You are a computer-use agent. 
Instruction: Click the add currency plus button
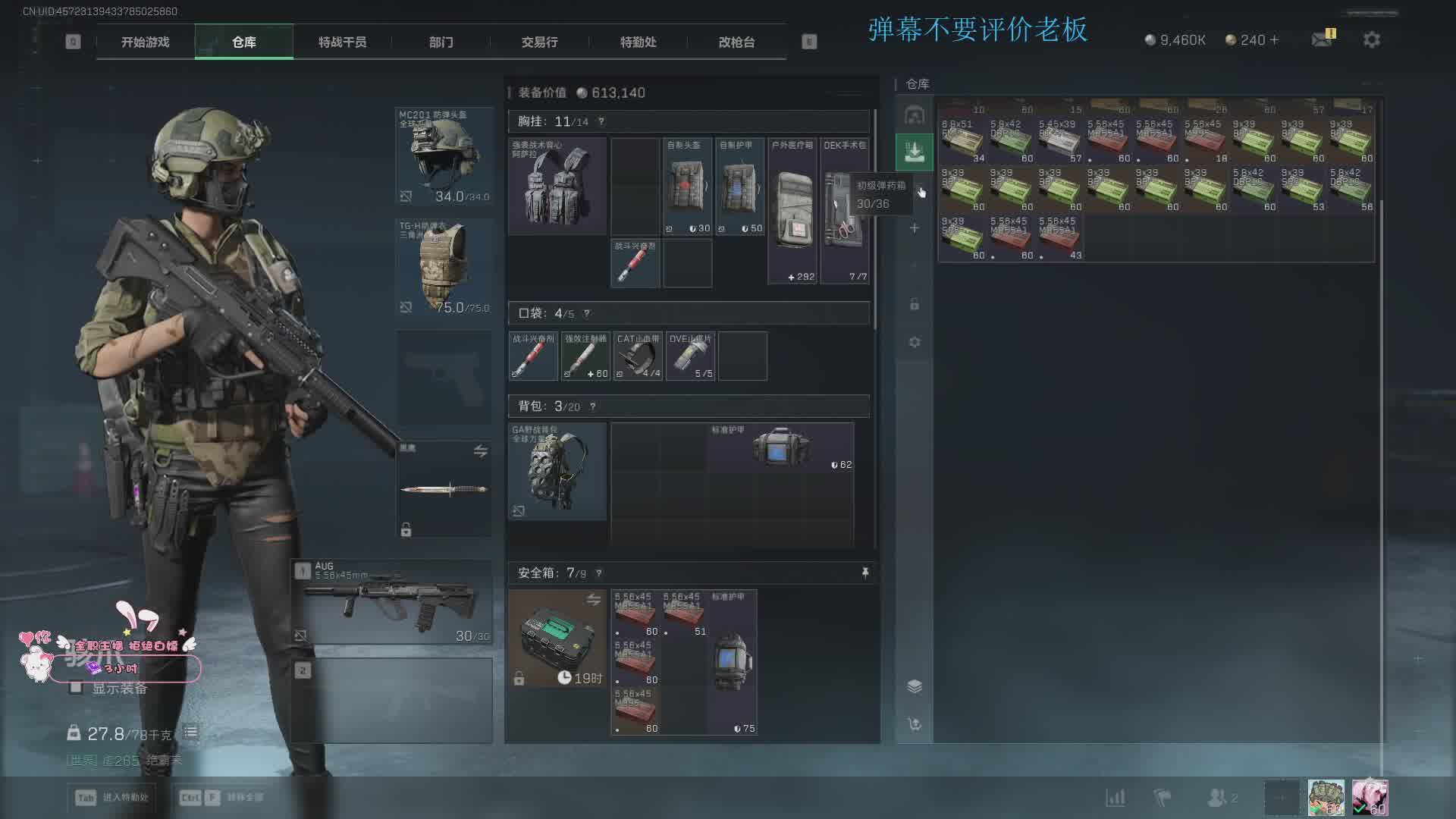coord(1274,39)
